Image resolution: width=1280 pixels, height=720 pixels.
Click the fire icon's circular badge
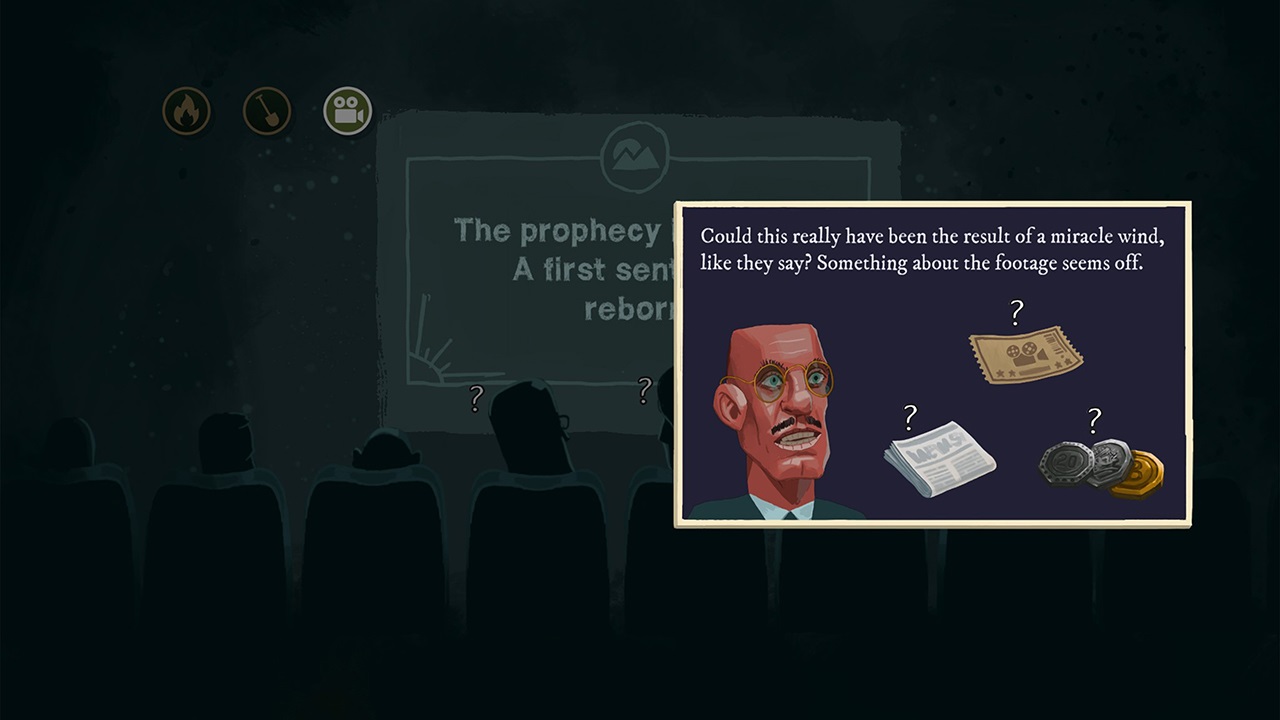tap(186, 110)
